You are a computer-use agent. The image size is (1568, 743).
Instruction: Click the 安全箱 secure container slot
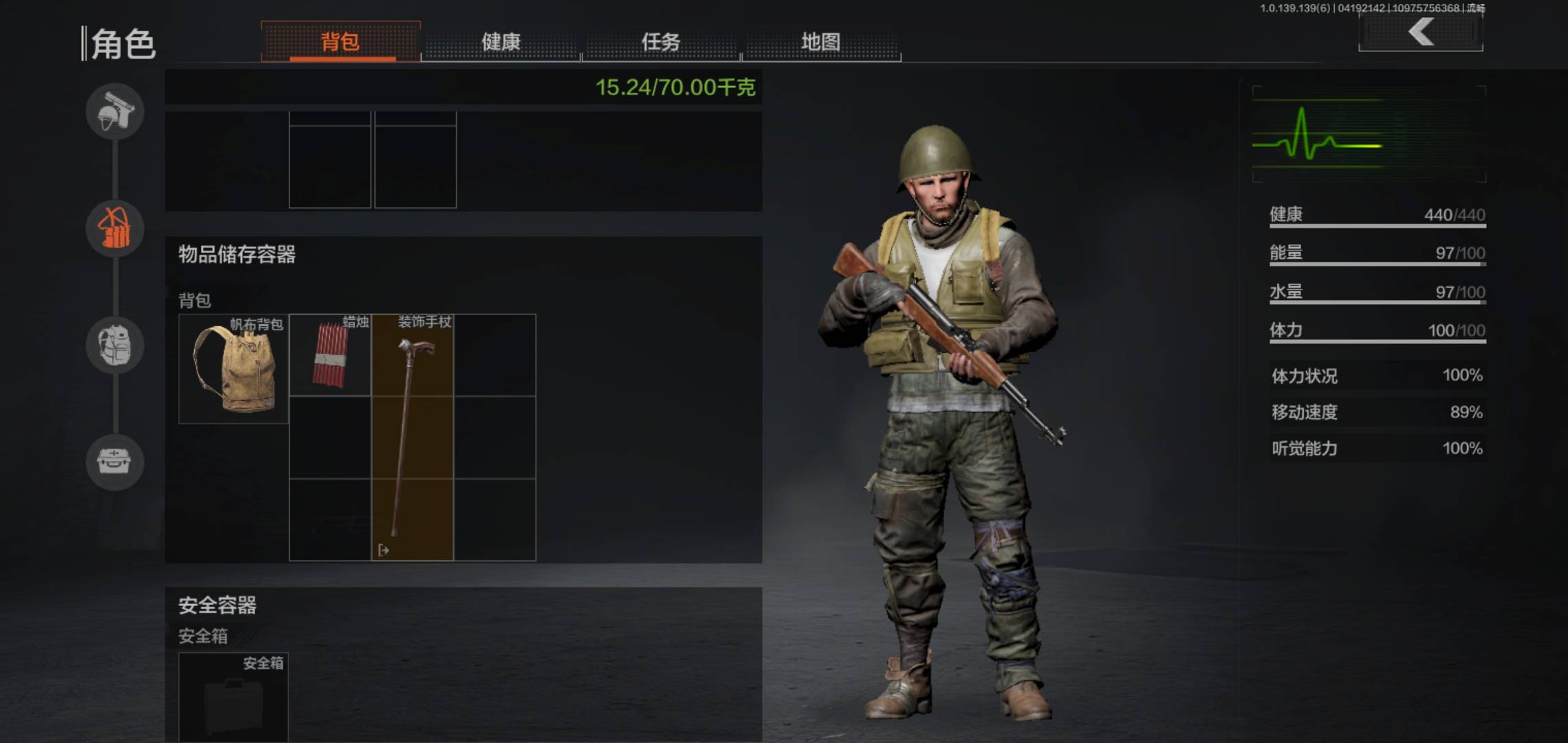234,696
